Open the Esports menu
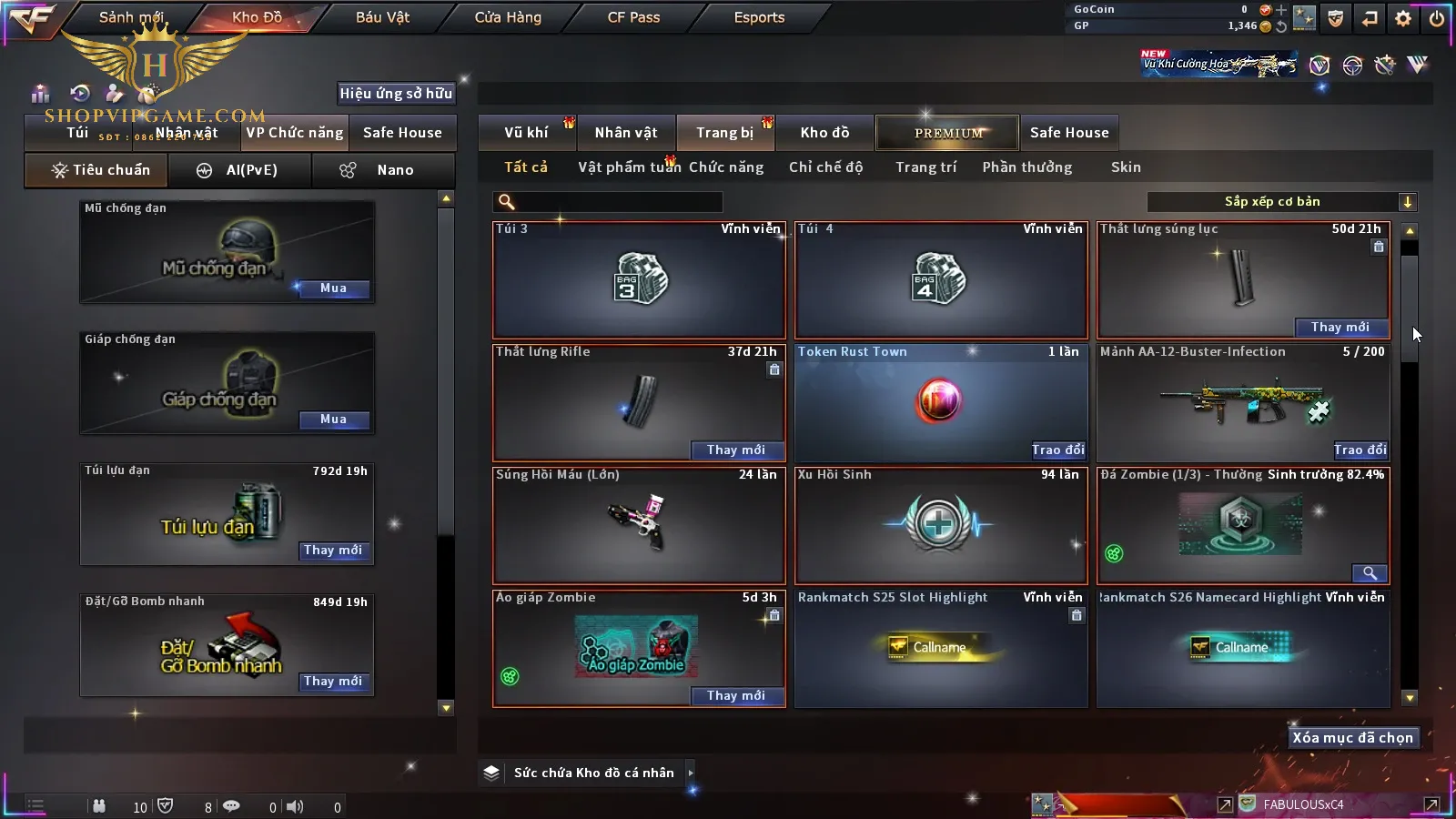 point(759,17)
